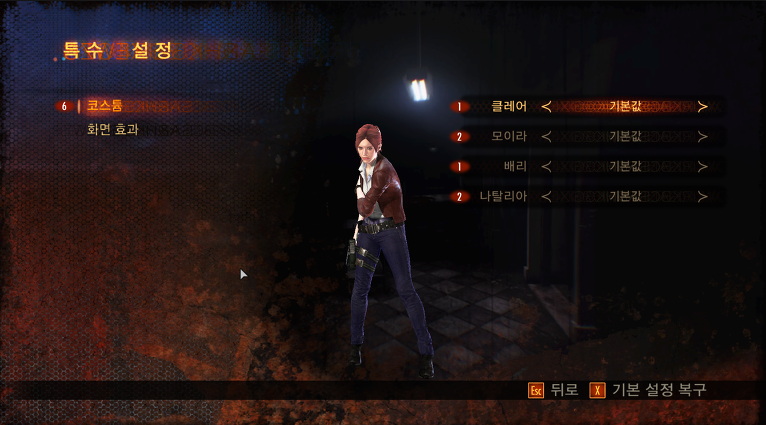The width and height of the screenshot is (766, 425).
Task: Advance 배리 costume with right arrow
Action: coord(703,166)
